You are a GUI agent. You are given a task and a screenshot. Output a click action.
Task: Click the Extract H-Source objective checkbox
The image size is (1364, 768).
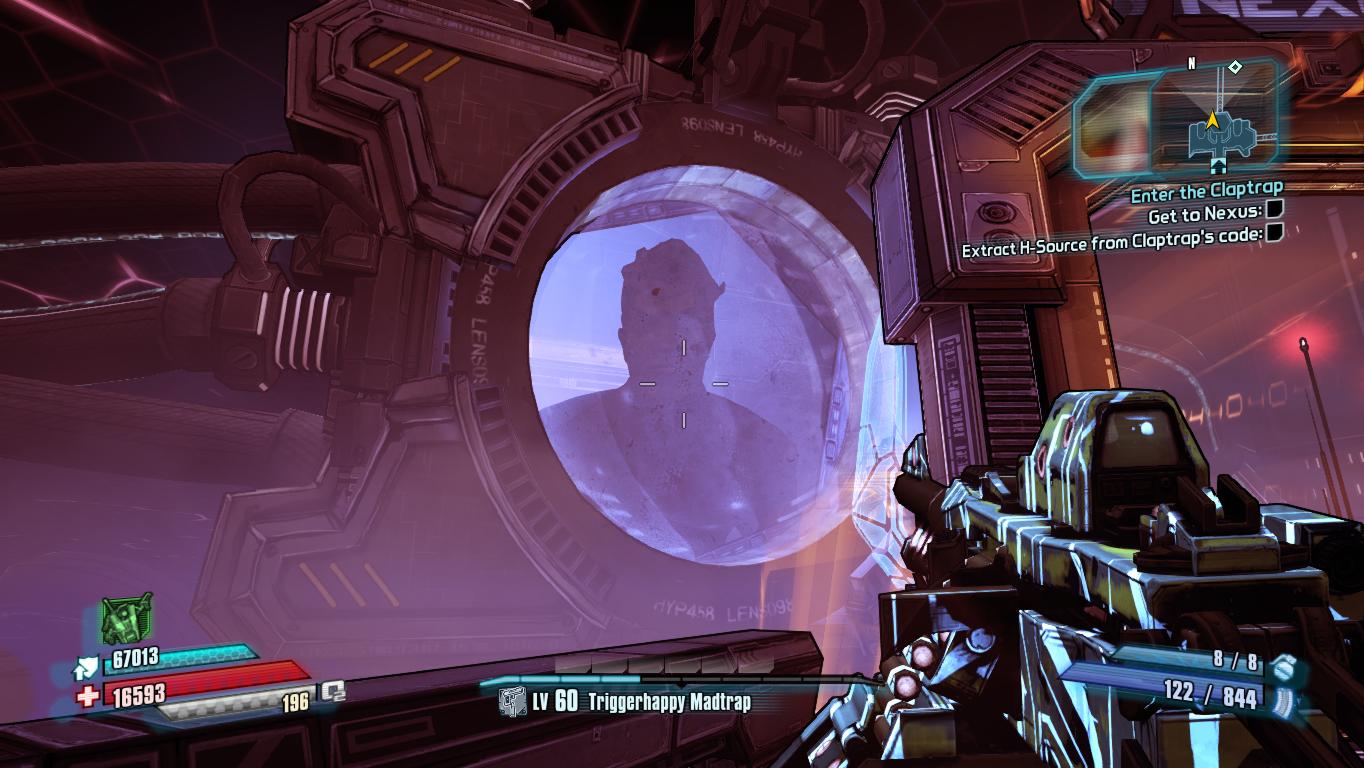1274,232
